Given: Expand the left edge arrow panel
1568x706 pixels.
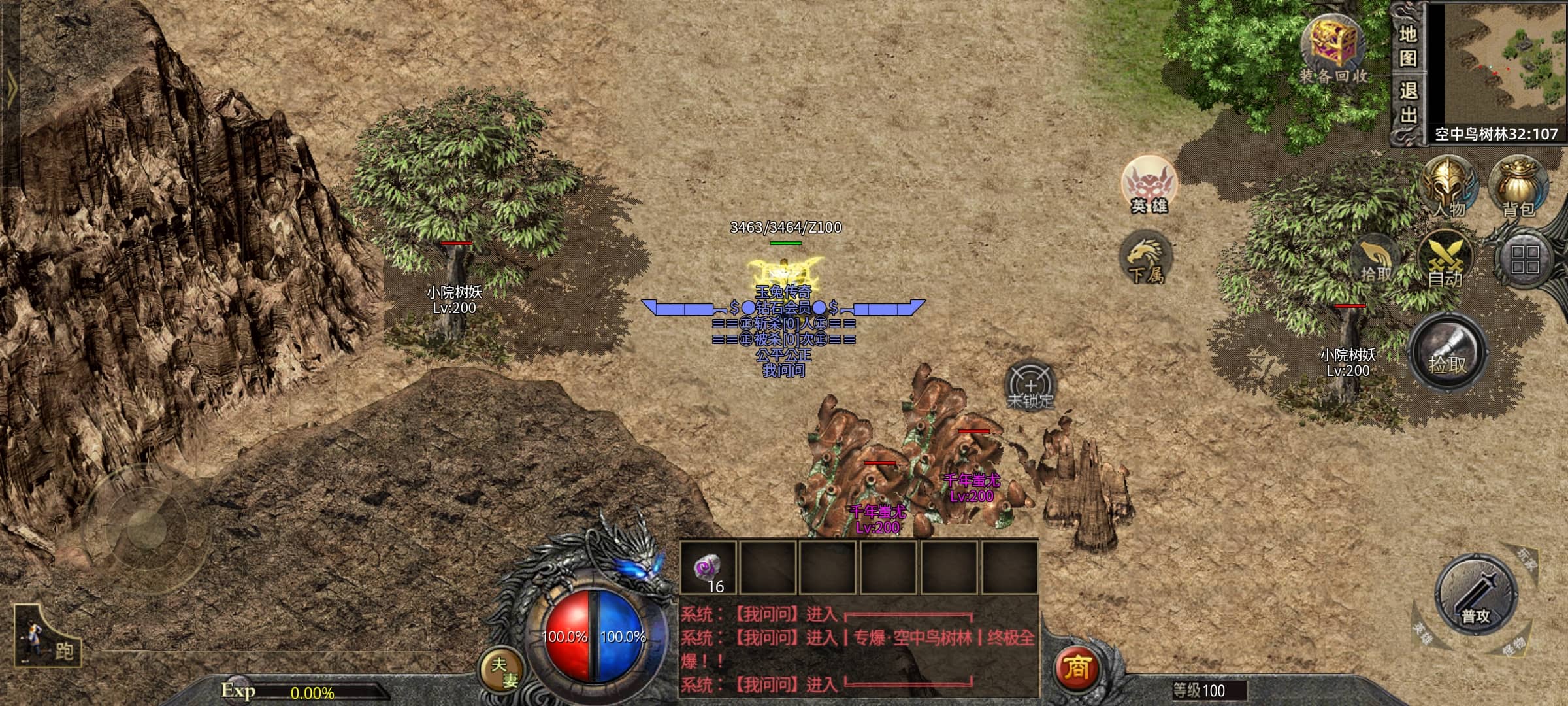Looking at the screenshot, I should pos(9,88).
